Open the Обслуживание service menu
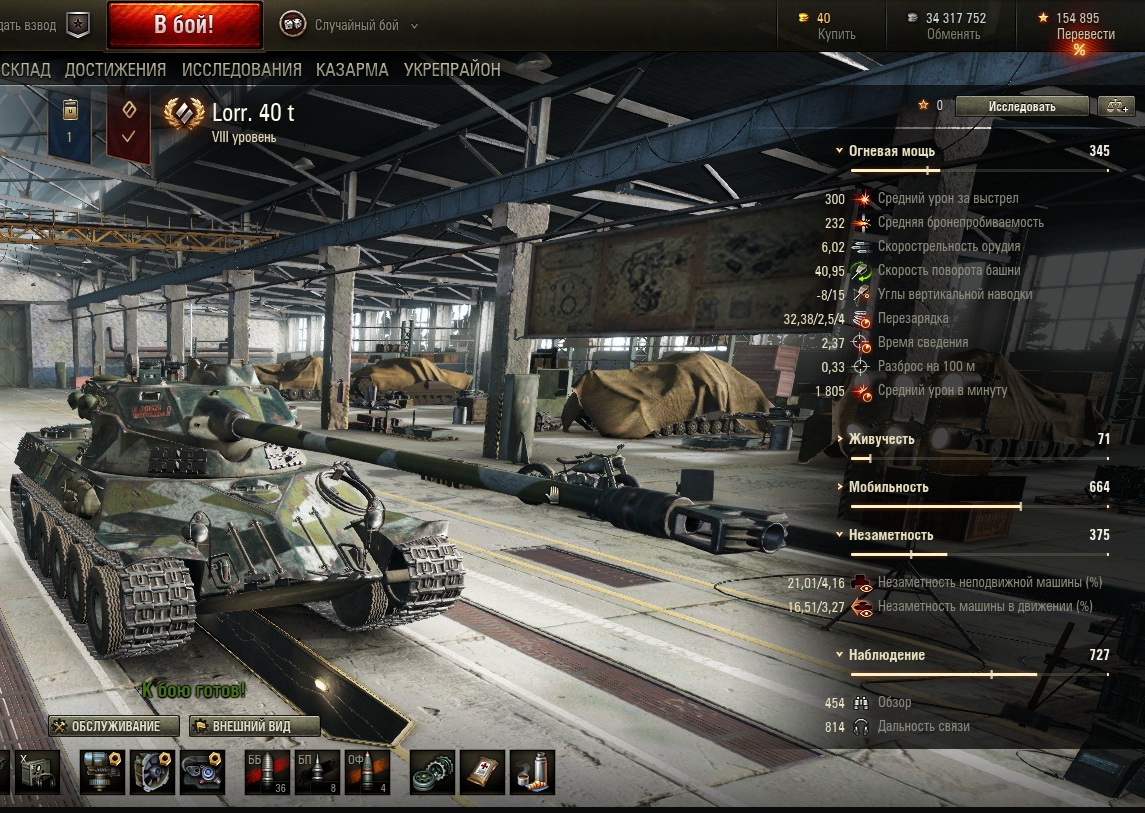 pos(115,726)
